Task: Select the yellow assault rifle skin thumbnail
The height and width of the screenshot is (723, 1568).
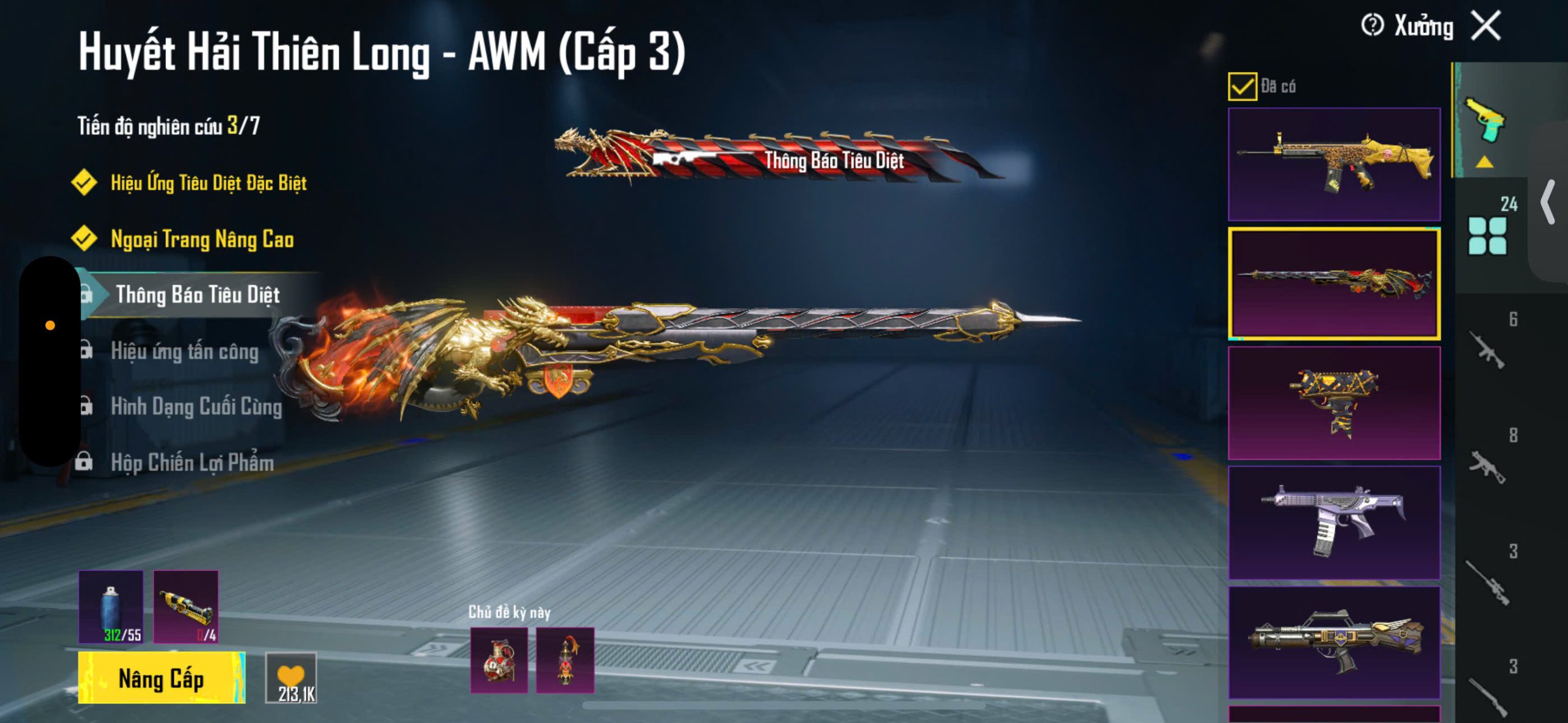Action: [1334, 164]
